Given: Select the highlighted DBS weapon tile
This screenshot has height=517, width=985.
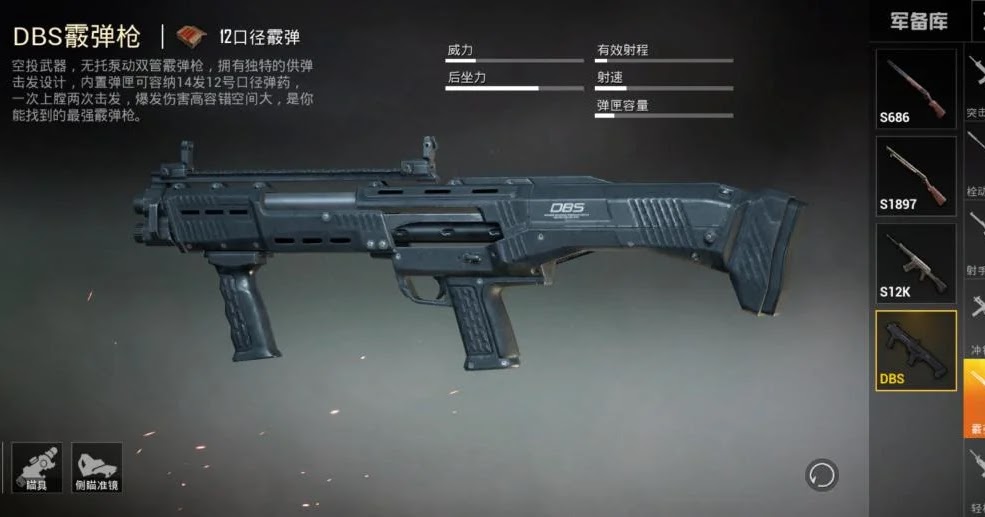Looking at the screenshot, I should (916, 349).
